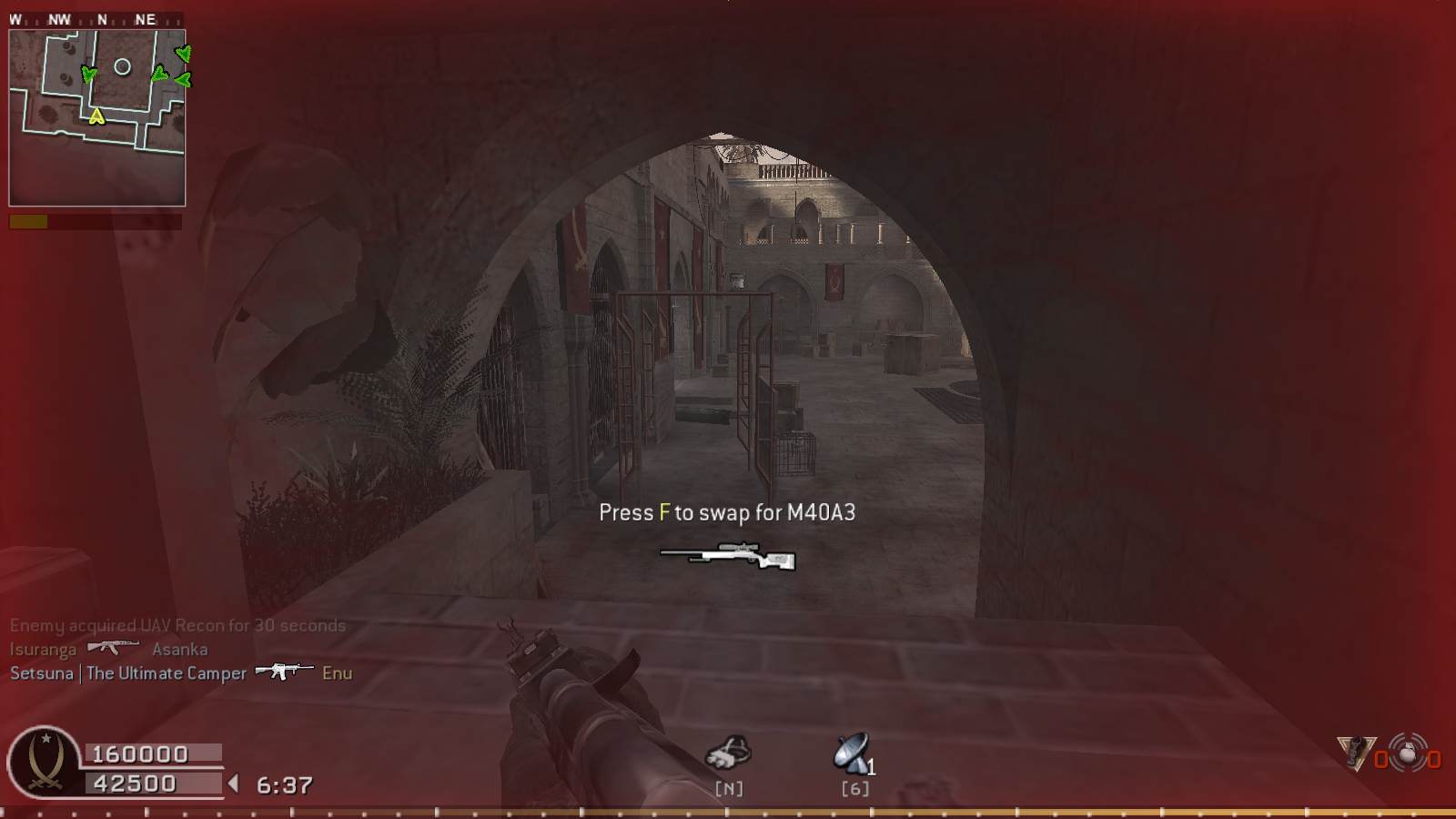Screen dimensions: 1456x819
Task: Click the night vision goggles icon
Action: pyautogui.click(x=728, y=754)
